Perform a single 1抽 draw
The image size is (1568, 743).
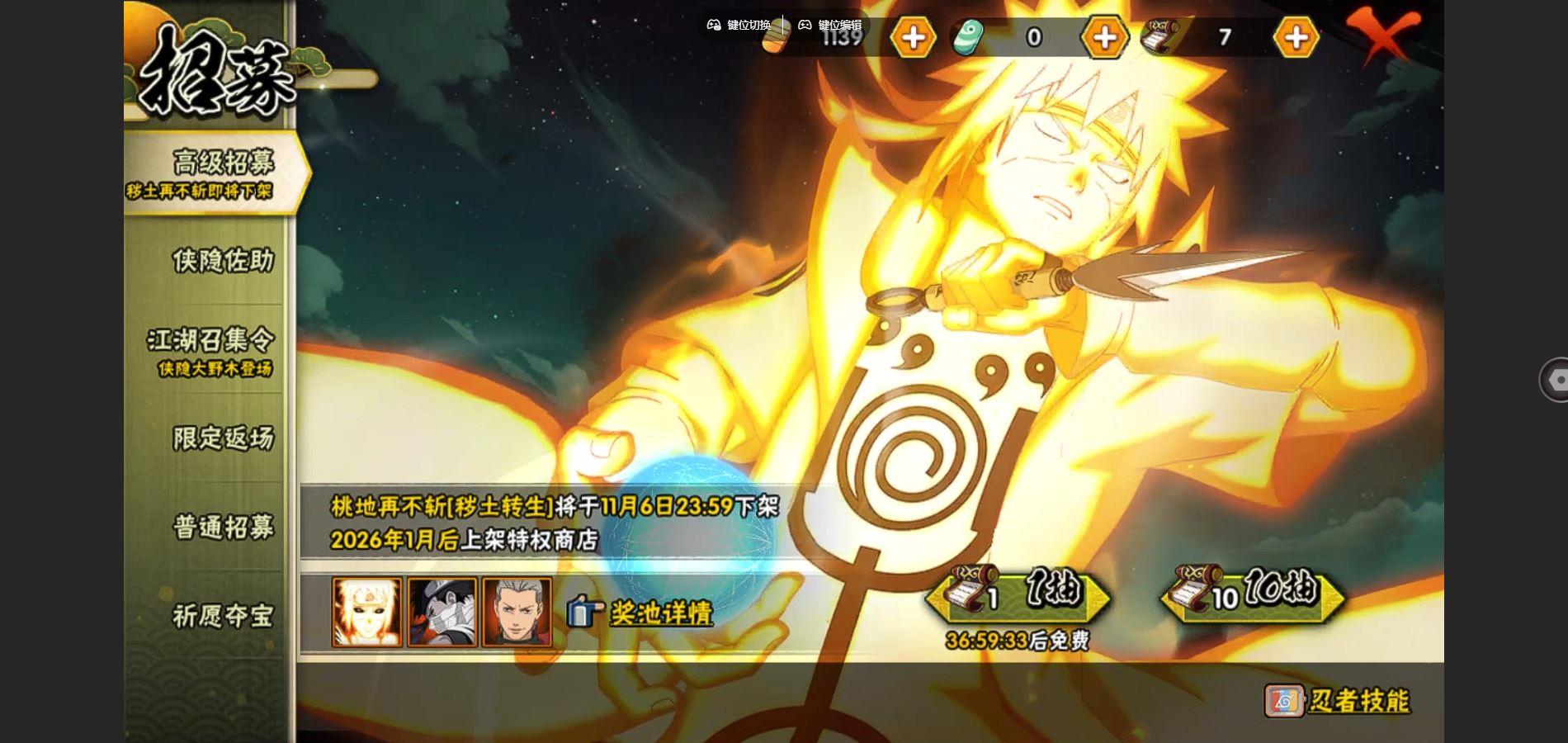click(1019, 593)
